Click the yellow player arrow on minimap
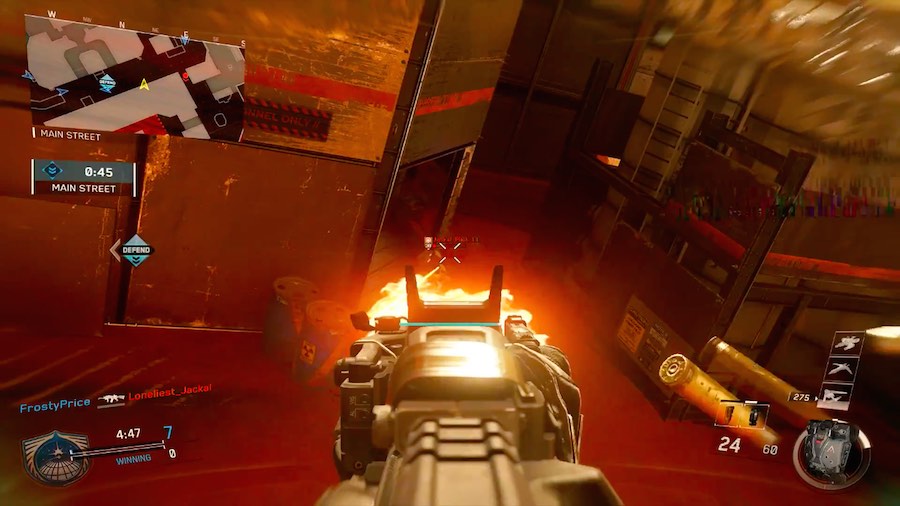 [x=145, y=84]
